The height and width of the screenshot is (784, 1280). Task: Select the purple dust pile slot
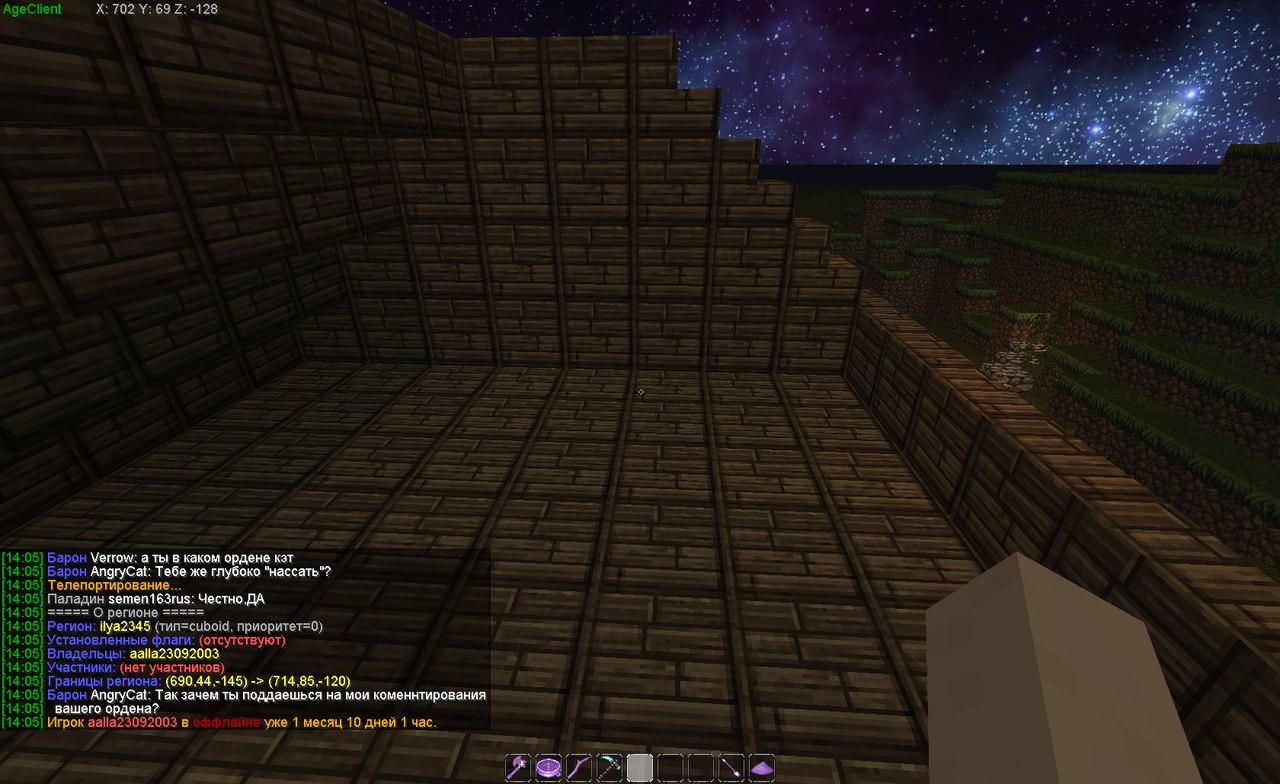point(762,767)
